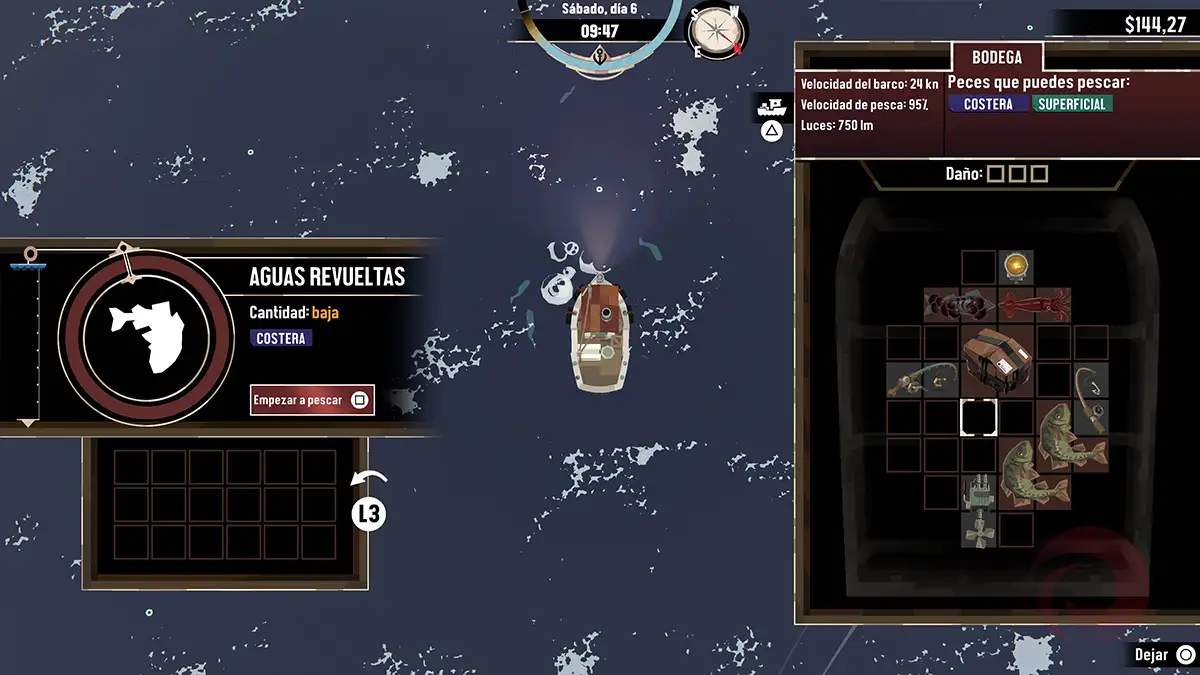This screenshot has width=1200, height=675.
Task: Select the horizontal fishing rod item
Action: pyautogui.click(x=922, y=379)
